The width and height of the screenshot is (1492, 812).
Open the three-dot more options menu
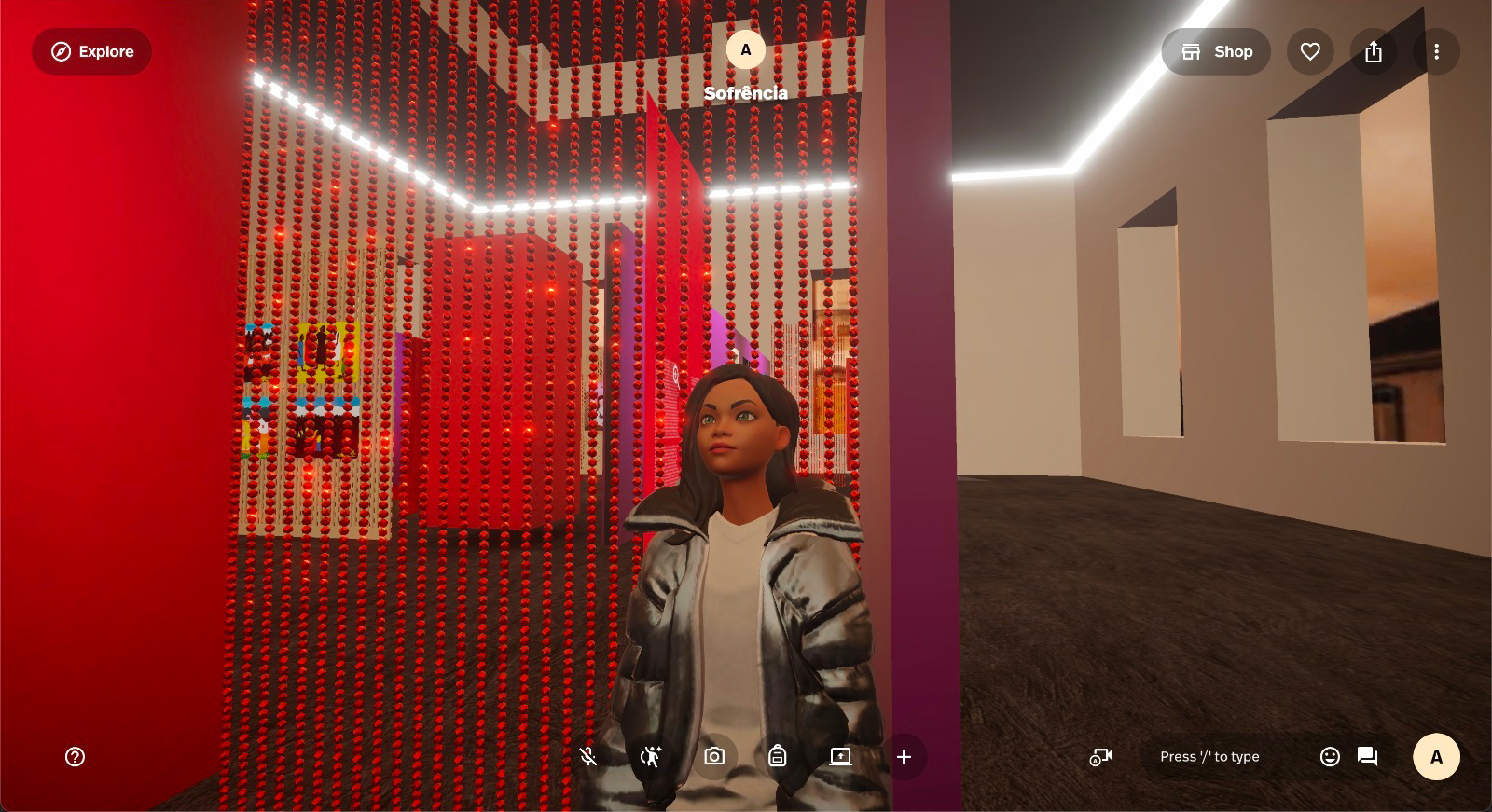click(x=1436, y=51)
